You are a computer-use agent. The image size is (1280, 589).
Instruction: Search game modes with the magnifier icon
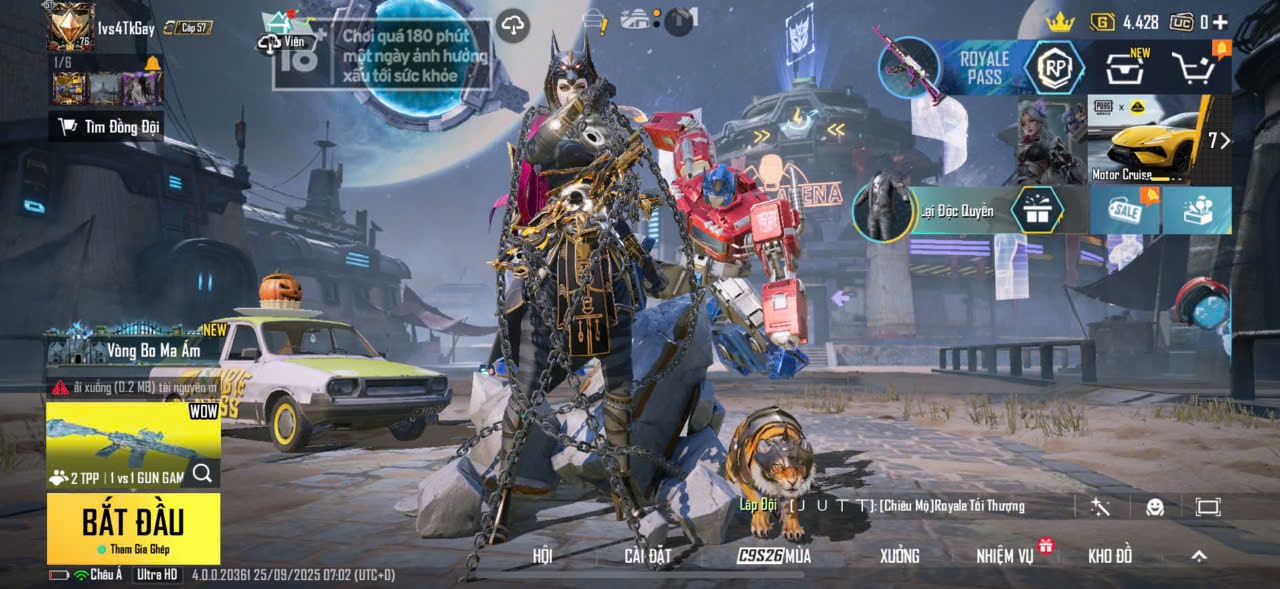[202, 474]
